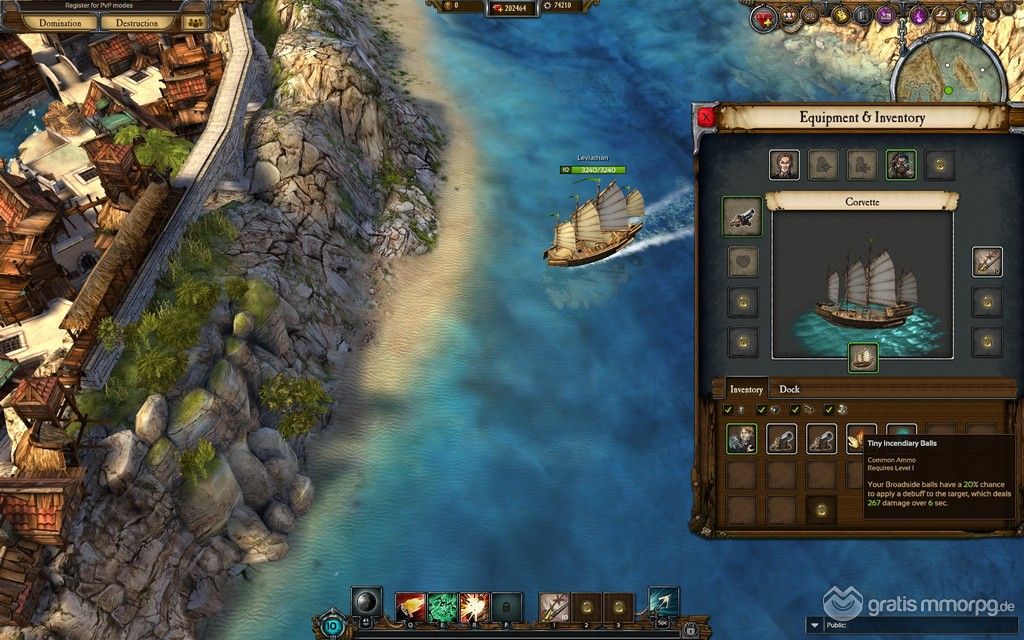The height and width of the screenshot is (640, 1024).
Task: Activate the fiery cannon shot ability
Action: [411, 605]
